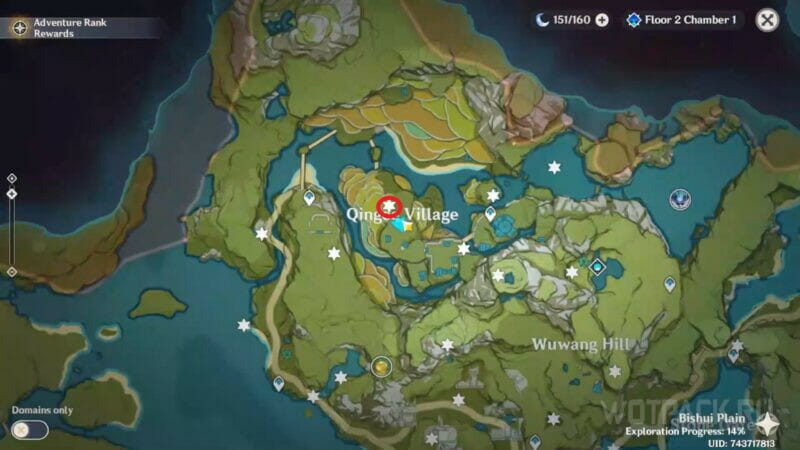Viewport: 800px width, 450px height.
Task: Add resin with the plus button
Action: click(x=602, y=20)
